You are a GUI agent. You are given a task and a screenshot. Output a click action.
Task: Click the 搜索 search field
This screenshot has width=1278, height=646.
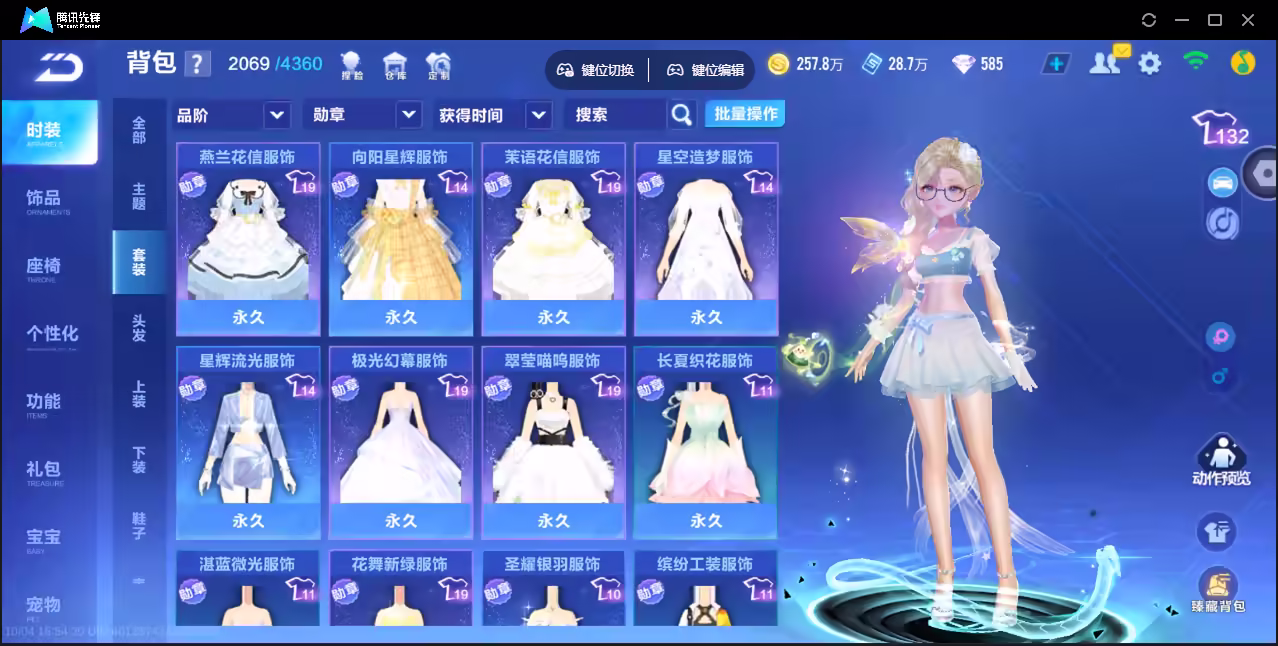click(615, 115)
